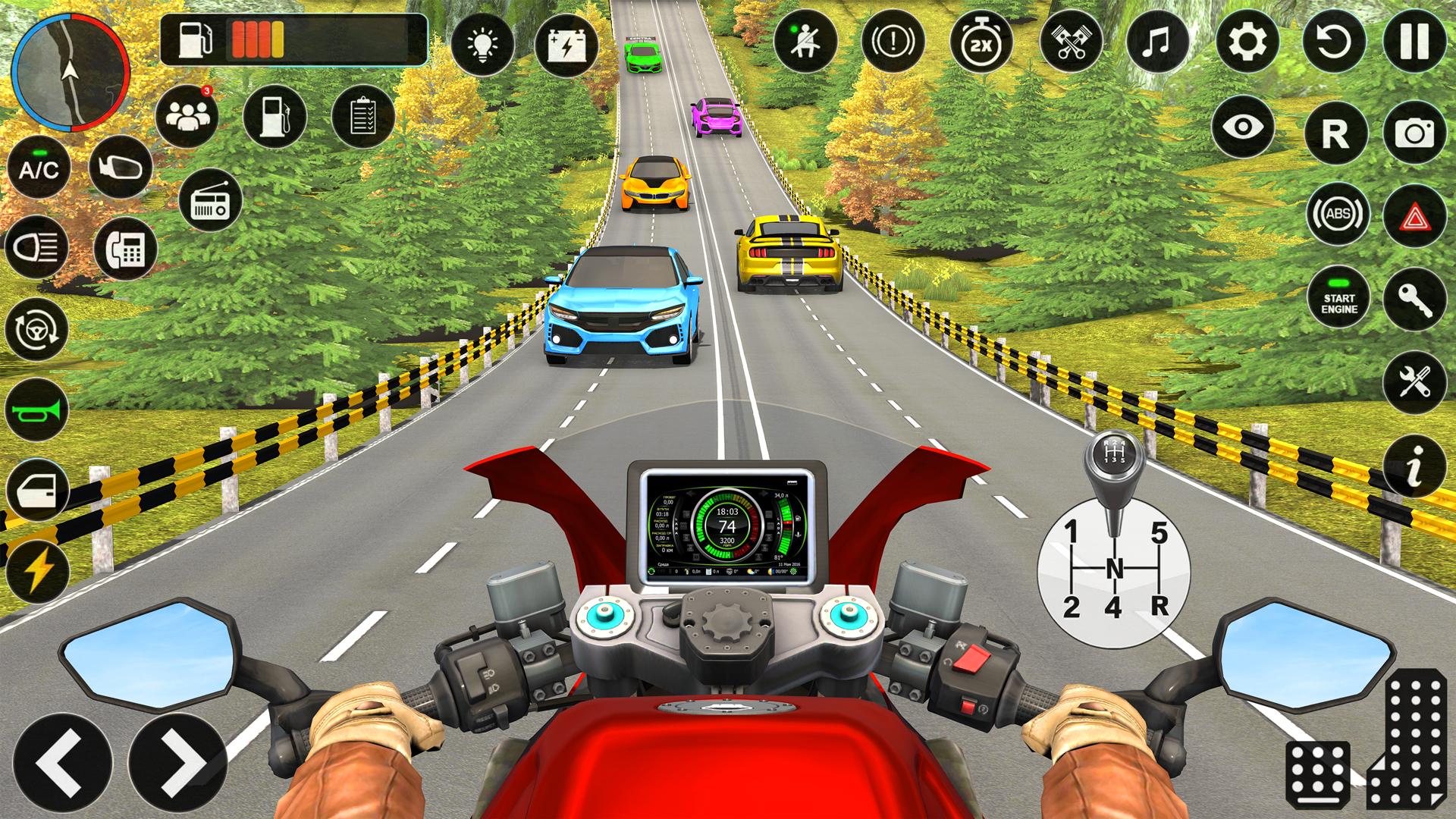The image size is (1456, 819).
Task: Toggle the ABS brake button
Action: [1338, 215]
